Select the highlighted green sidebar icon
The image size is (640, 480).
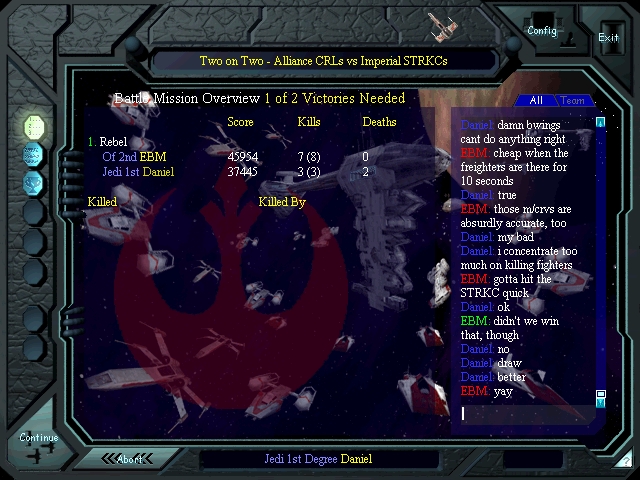pyautogui.click(x=34, y=126)
